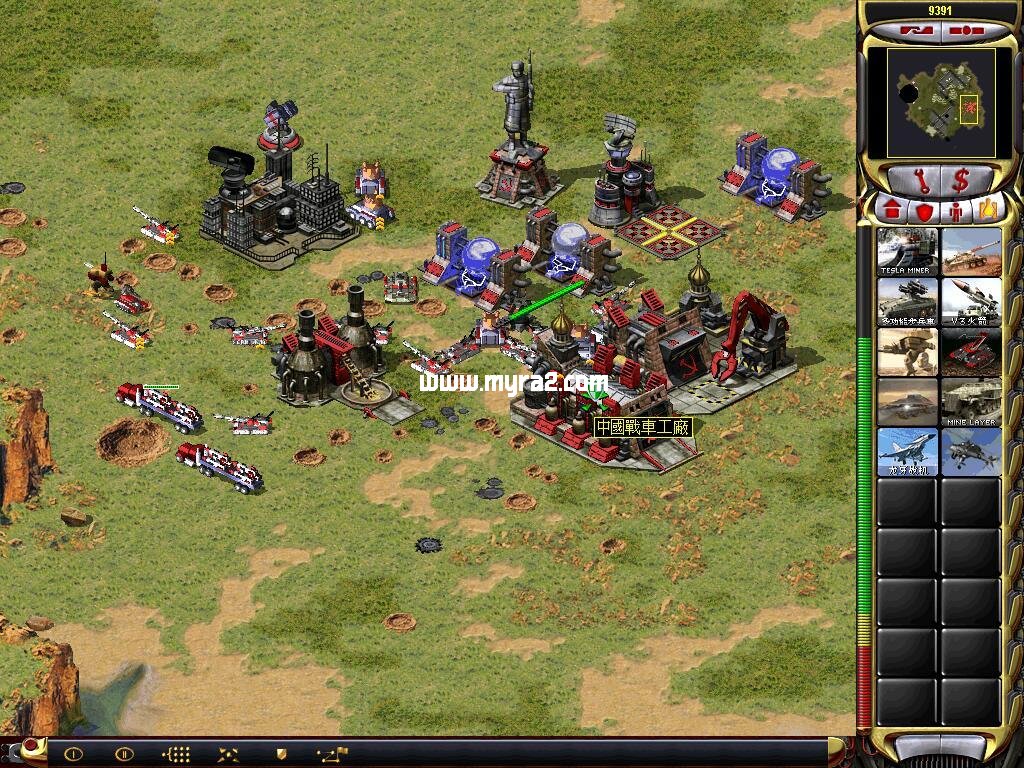The image size is (1024, 768).
Task: Click the team 2 button on command bar
Action: tap(124, 754)
